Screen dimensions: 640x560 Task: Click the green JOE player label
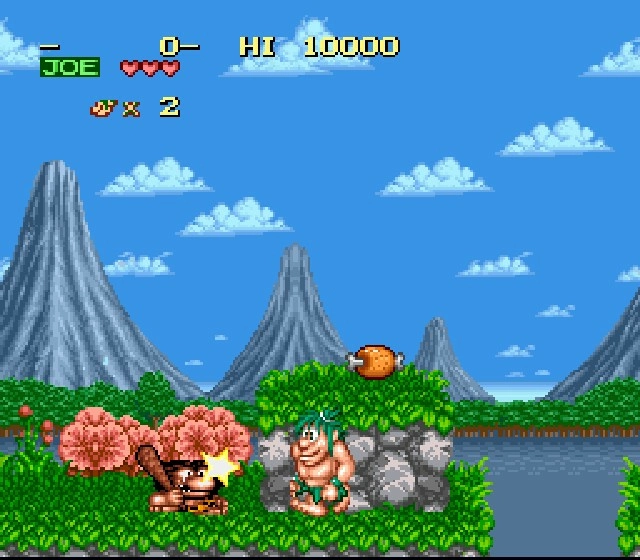point(70,68)
